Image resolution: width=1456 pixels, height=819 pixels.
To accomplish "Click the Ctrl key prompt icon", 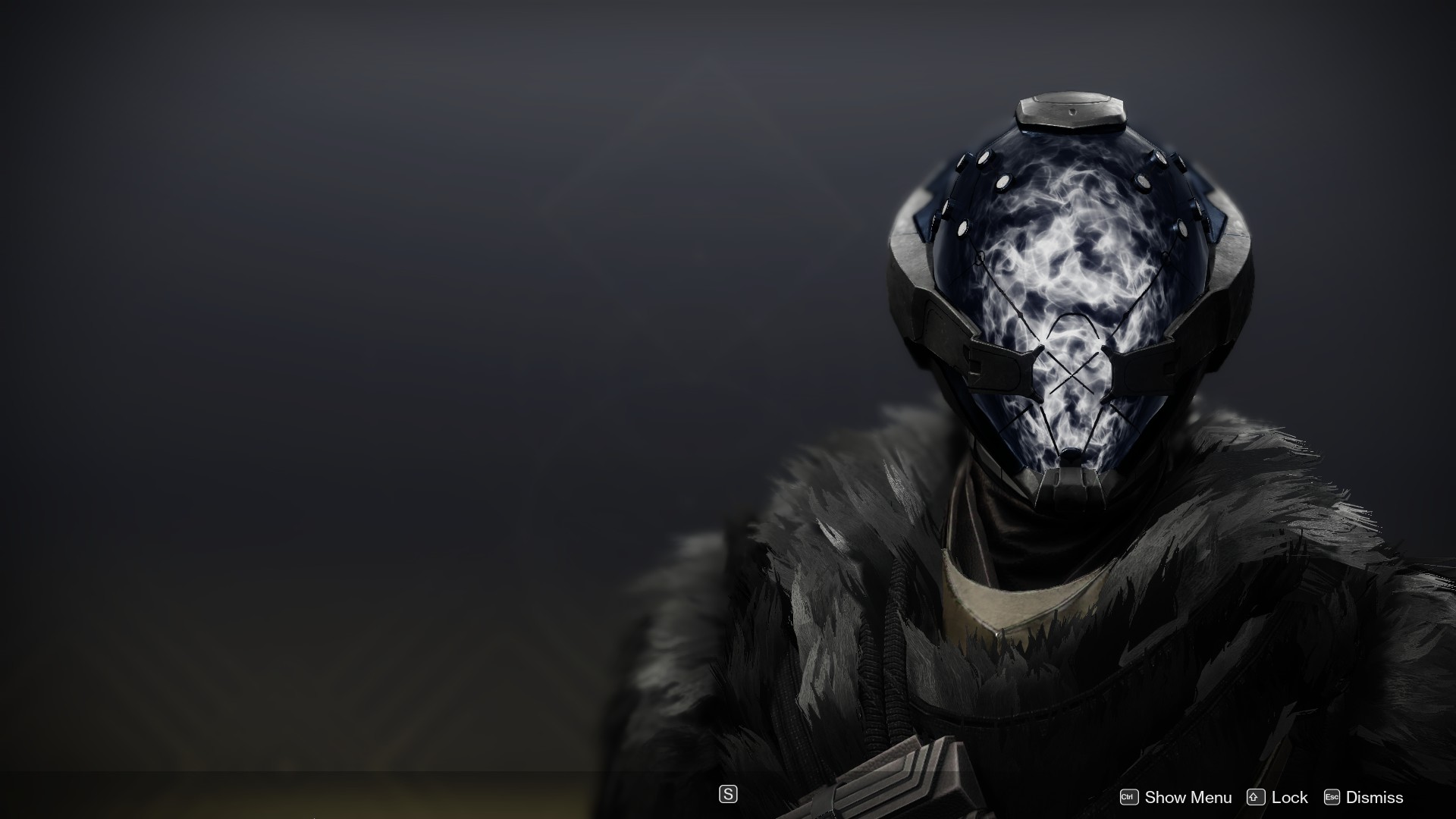I will click(1130, 797).
